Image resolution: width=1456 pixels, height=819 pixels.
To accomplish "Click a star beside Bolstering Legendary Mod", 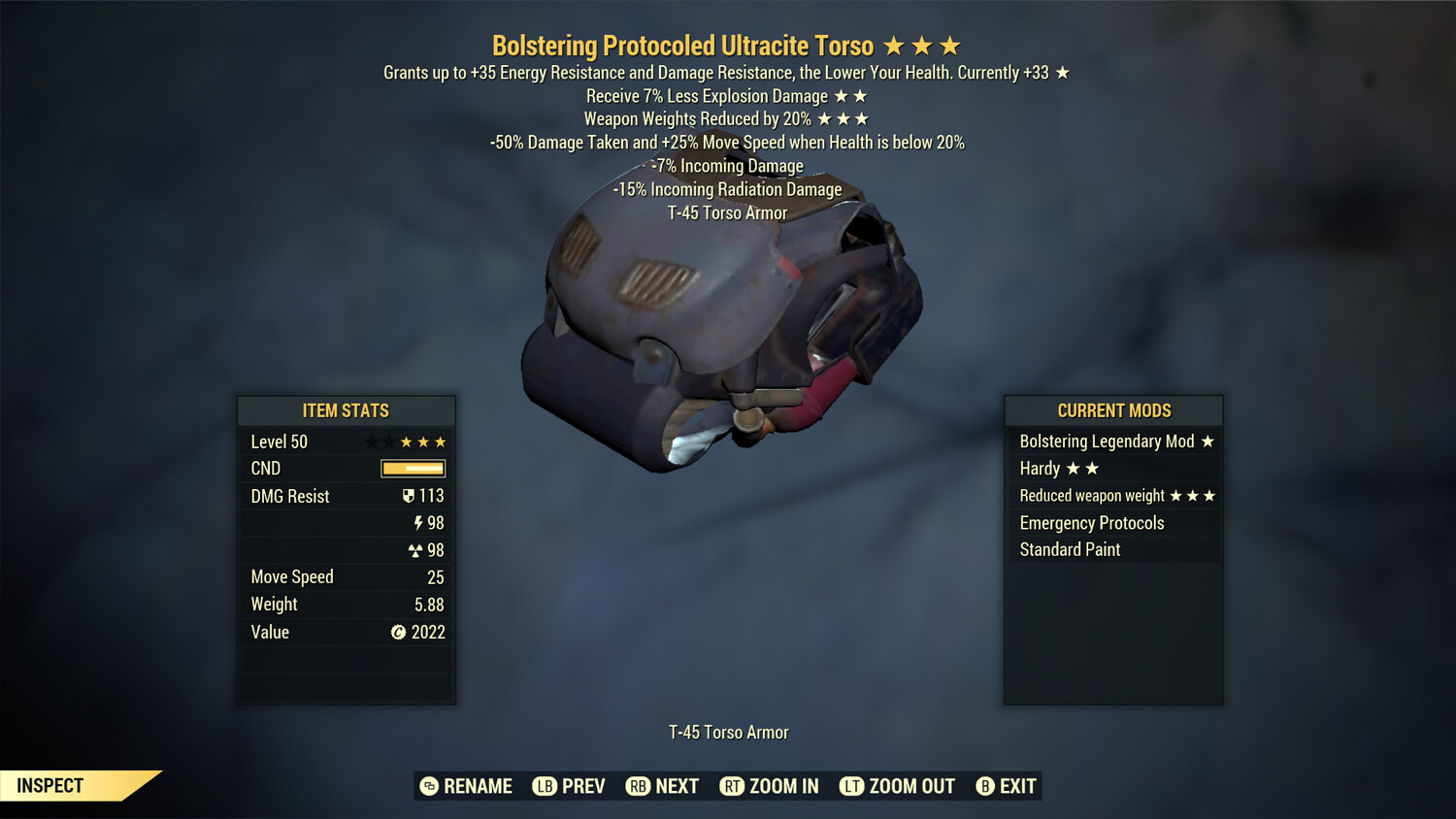I will click(1207, 441).
